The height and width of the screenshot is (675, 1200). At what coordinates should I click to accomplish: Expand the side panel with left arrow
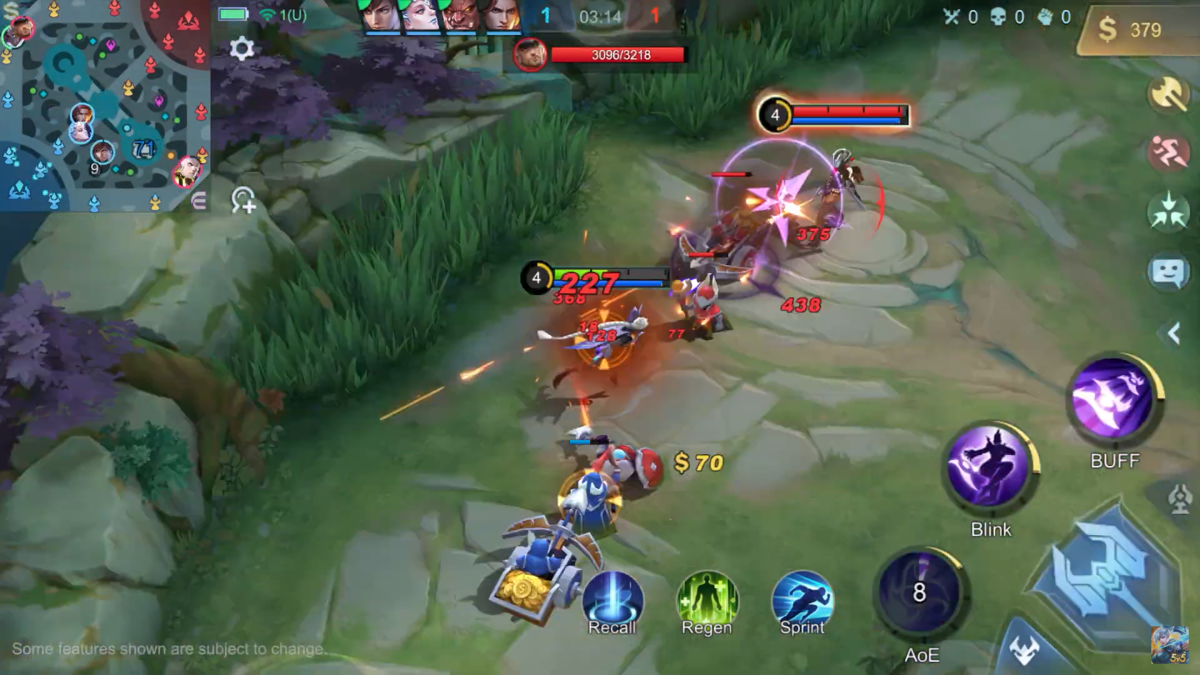tap(1174, 333)
